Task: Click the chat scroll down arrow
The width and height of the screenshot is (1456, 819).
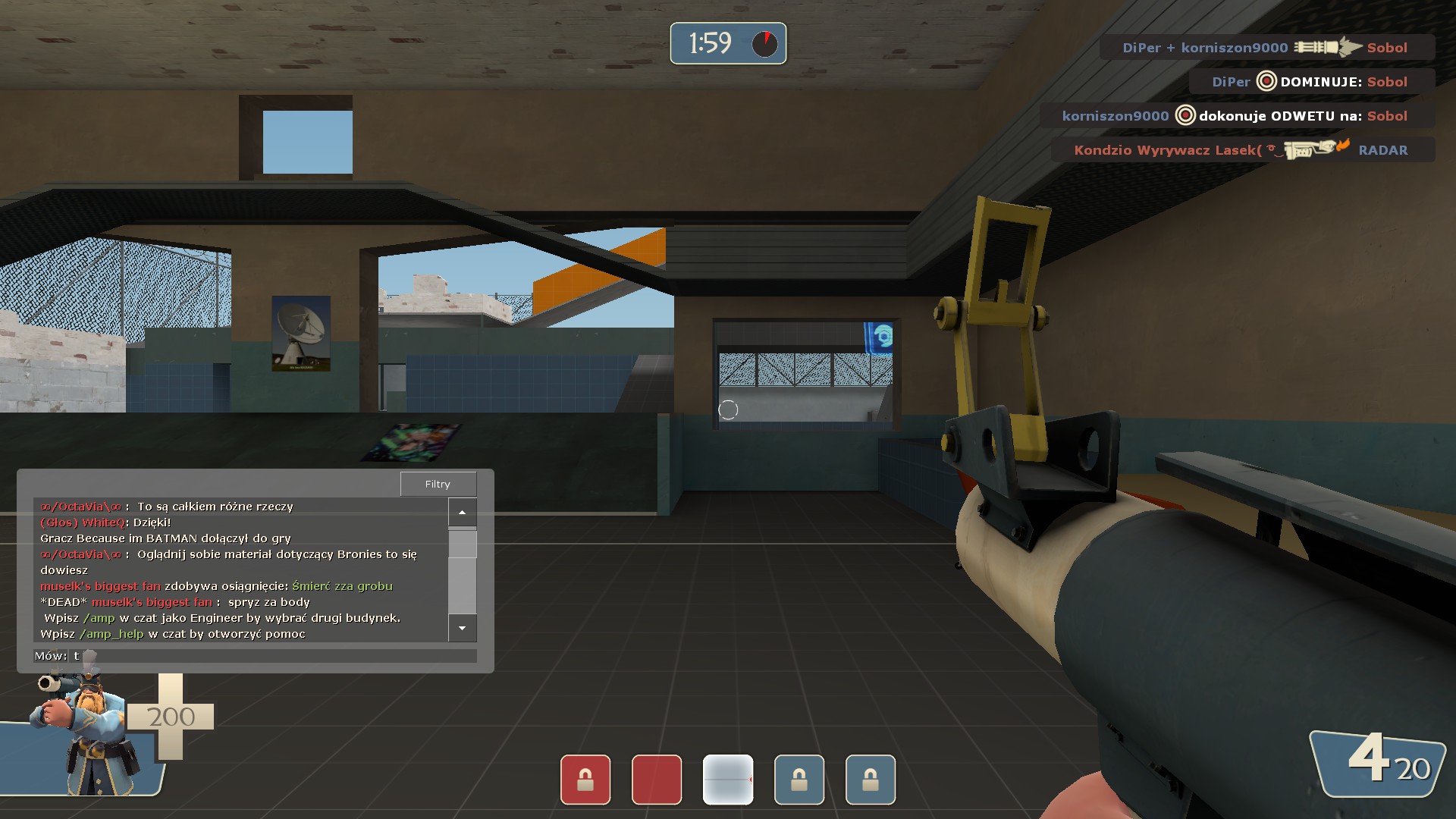Action: [x=462, y=628]
